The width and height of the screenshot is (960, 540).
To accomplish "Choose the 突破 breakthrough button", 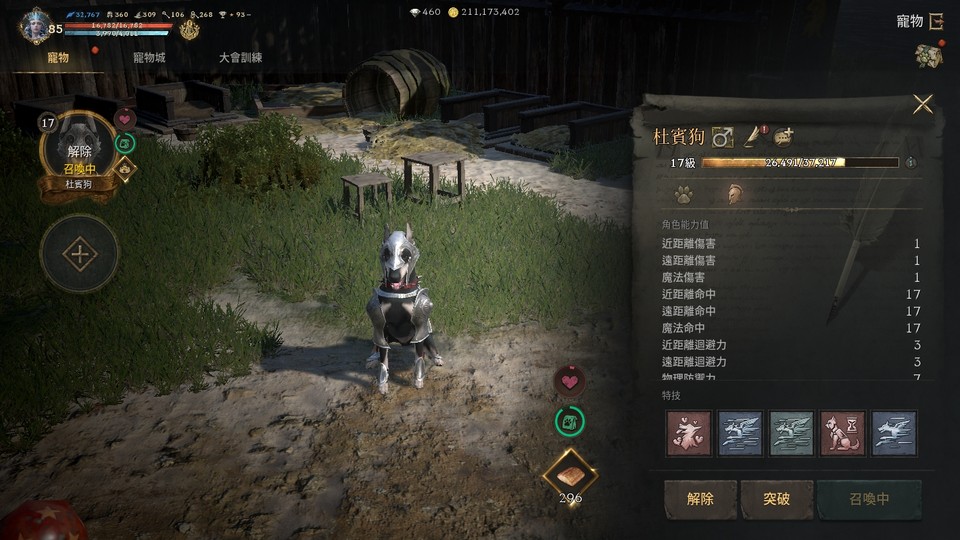I will click(776, 499).
